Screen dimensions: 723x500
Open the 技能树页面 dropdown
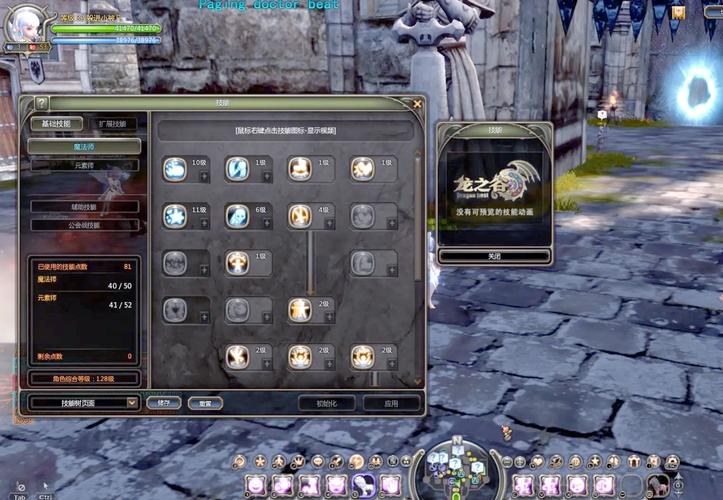click(84, 402)
